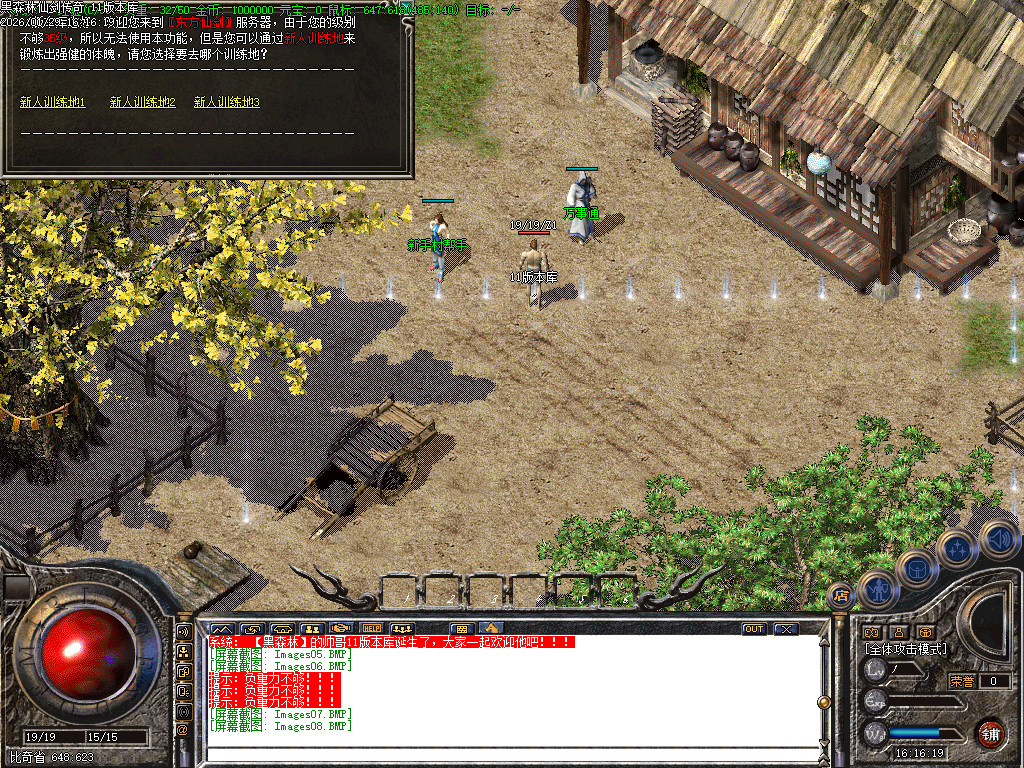Open the orange 店 shop button
Viewport: 1024px width, 768px height.
[x=840, y=595]
